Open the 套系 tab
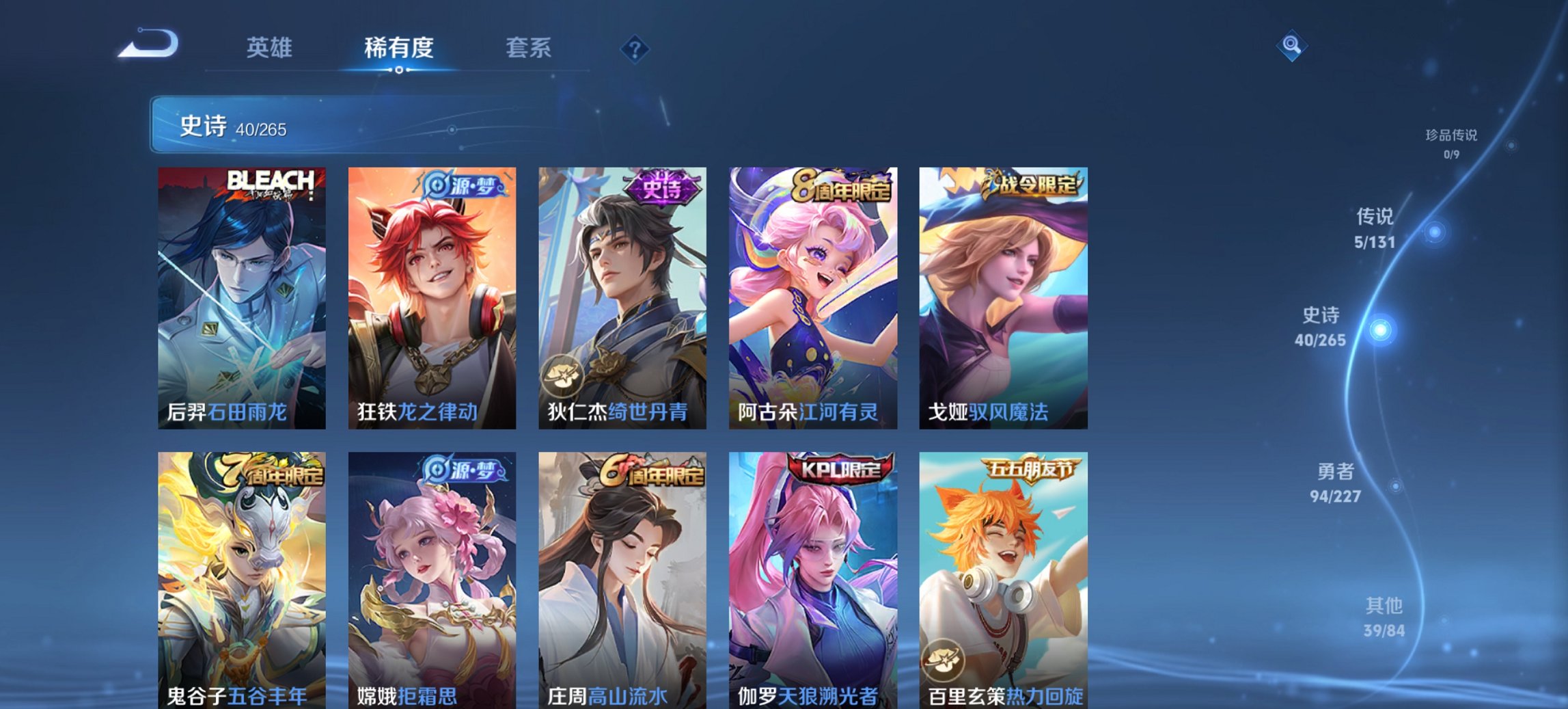The width and height of the screenshot is (1568, 709). click(x=529, y=48)
